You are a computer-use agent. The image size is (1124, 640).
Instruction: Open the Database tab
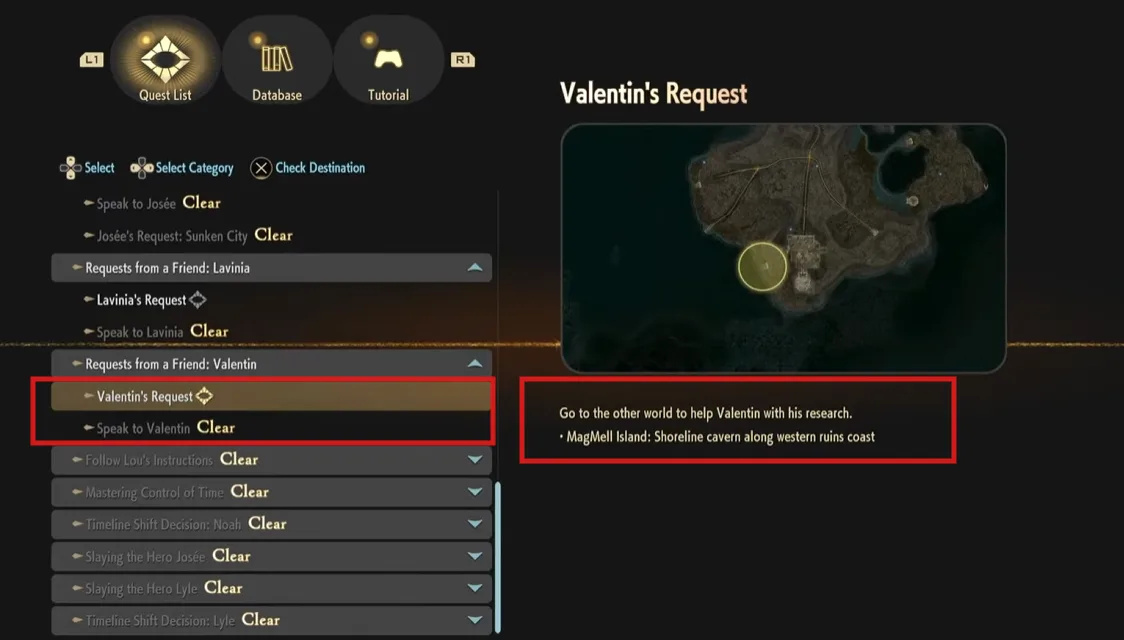click(x=277, y=62)
